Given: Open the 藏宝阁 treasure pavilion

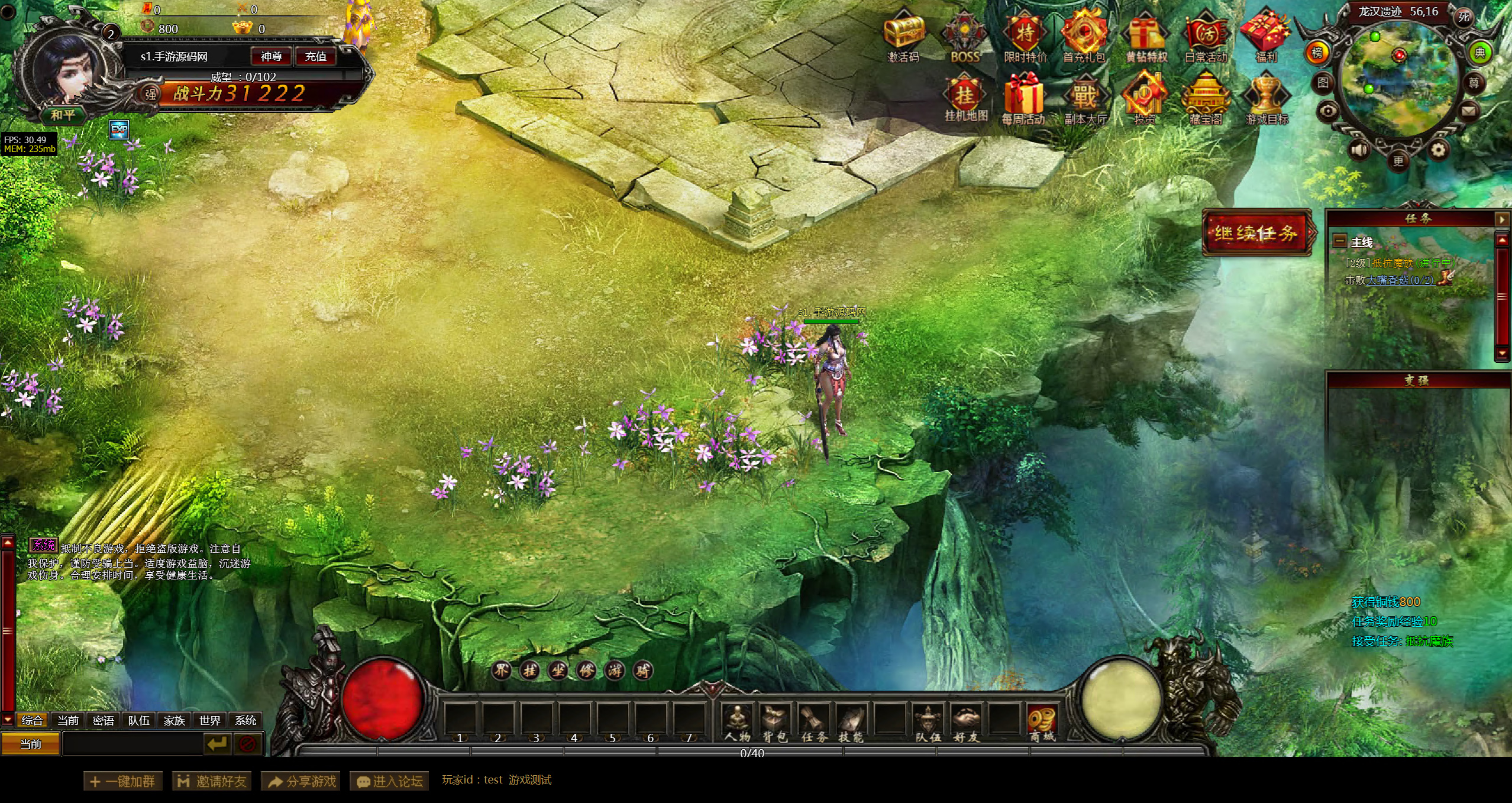Looking at the screenshot, I should [x=1206, y=98].
